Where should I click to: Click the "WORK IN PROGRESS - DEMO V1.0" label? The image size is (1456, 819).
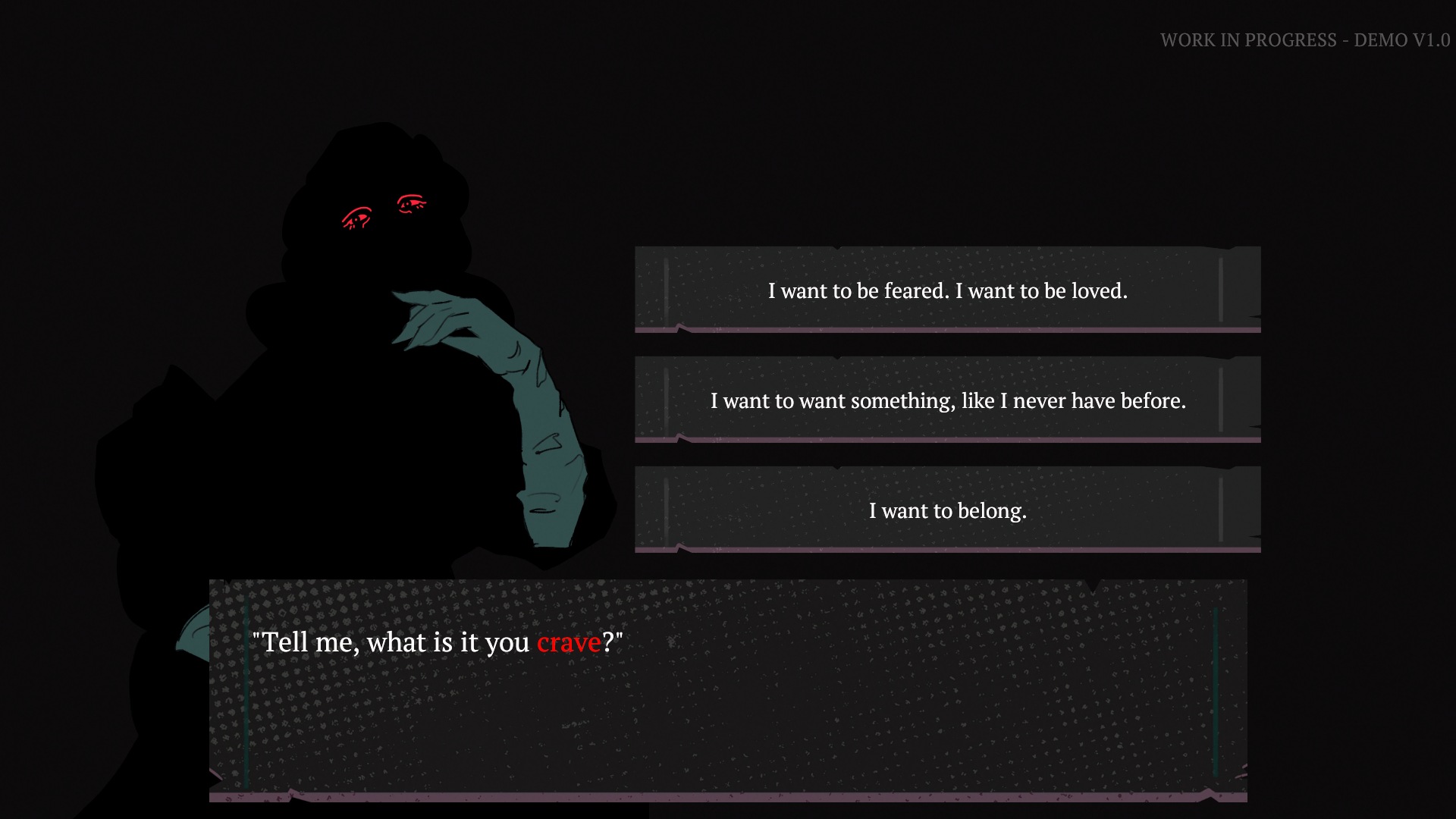pos(1305,40)
